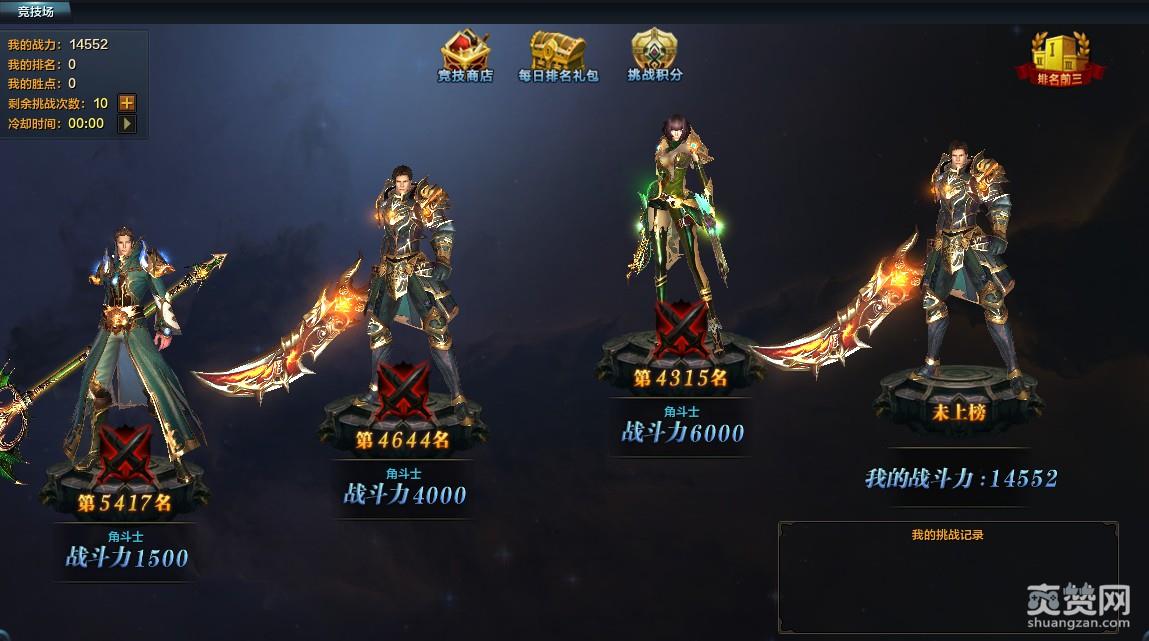Select the 竞技场 arena tab

(35, 11)
